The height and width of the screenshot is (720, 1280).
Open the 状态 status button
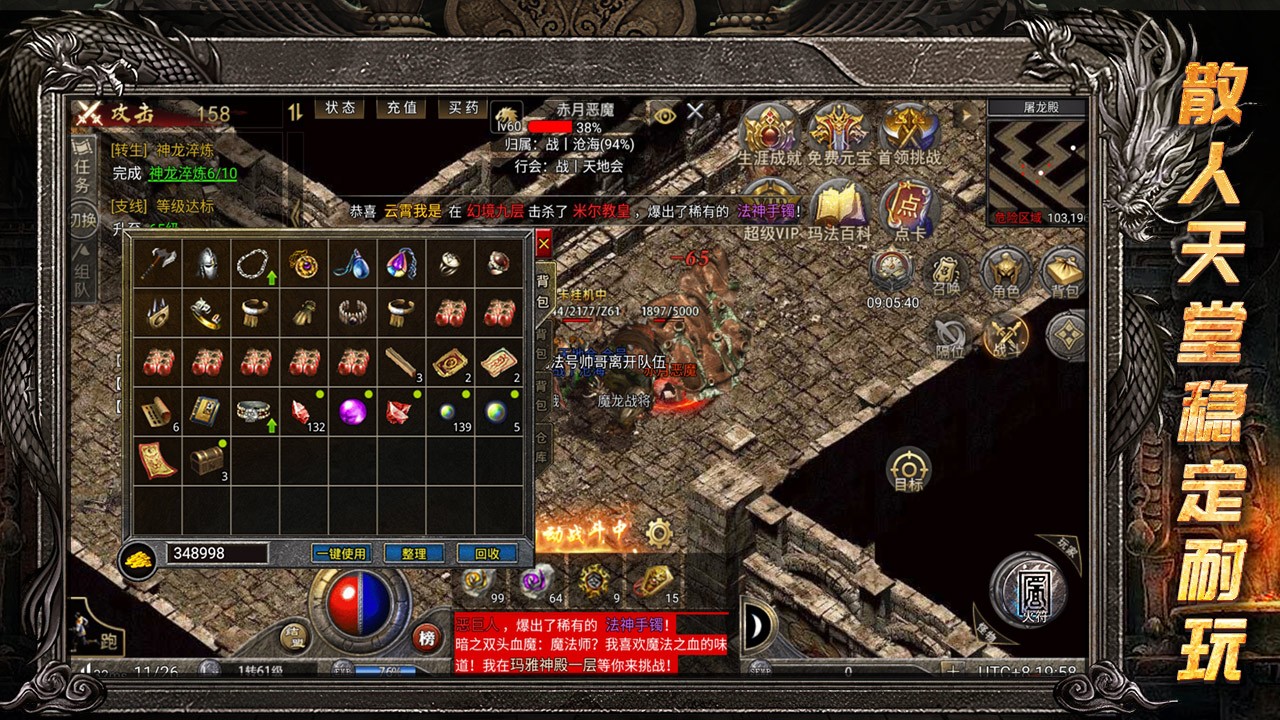pos(340,108)
